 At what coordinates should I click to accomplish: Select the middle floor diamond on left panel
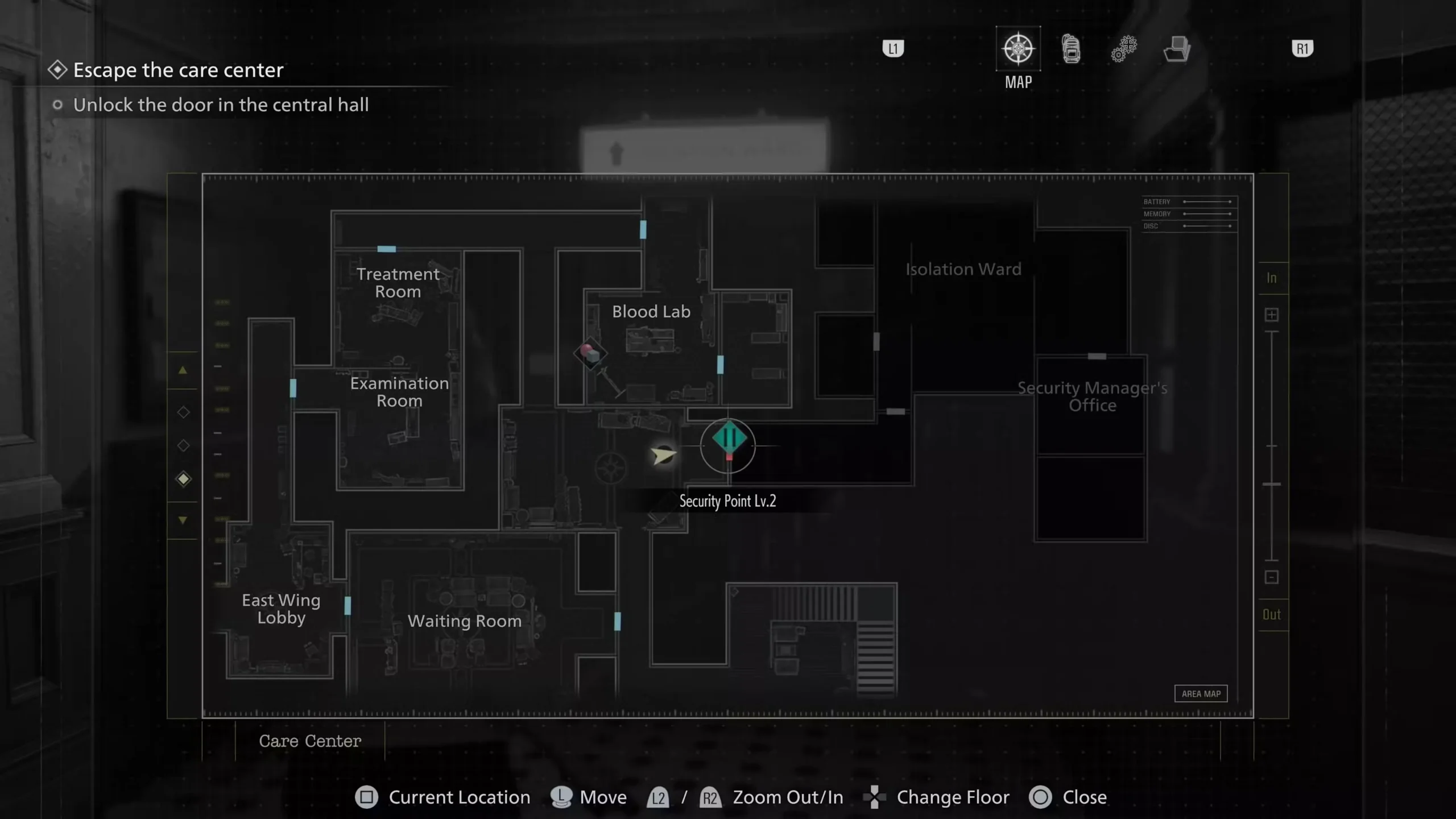[183, 445]
